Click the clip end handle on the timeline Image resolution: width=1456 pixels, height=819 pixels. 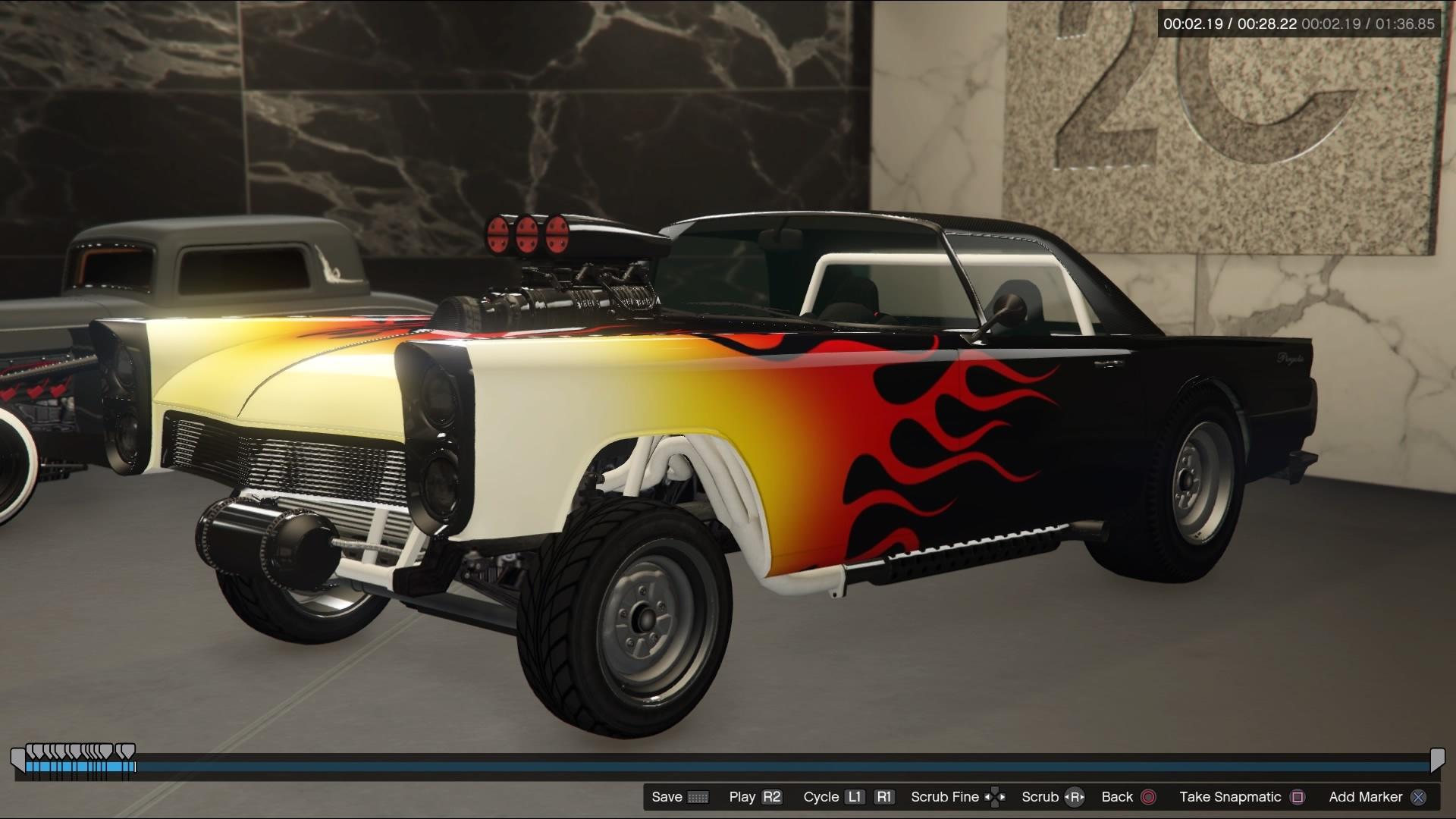click(x=1437, y=760)
